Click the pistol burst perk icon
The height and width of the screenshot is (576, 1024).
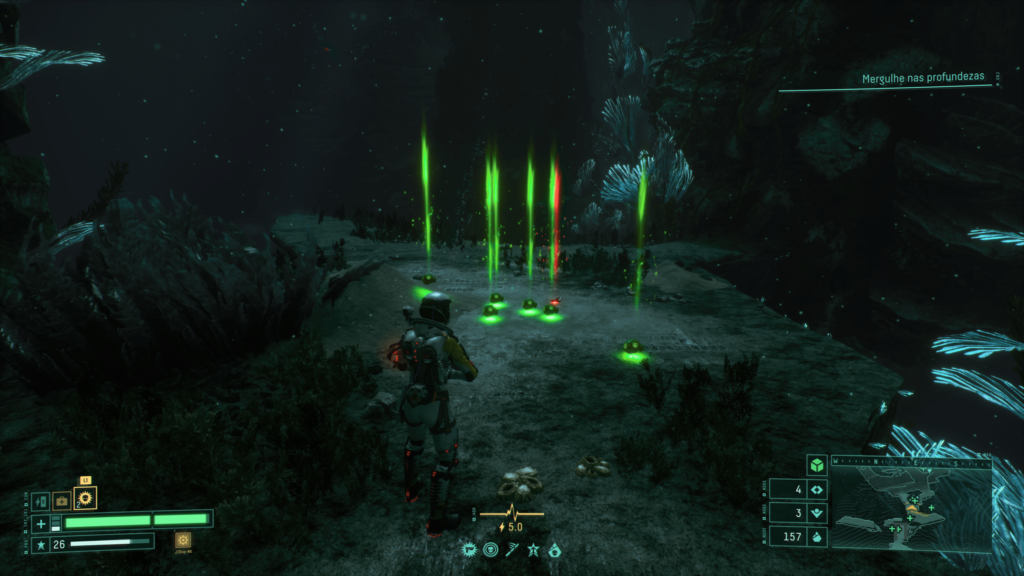pyautogui.click(x=468, y=549)
